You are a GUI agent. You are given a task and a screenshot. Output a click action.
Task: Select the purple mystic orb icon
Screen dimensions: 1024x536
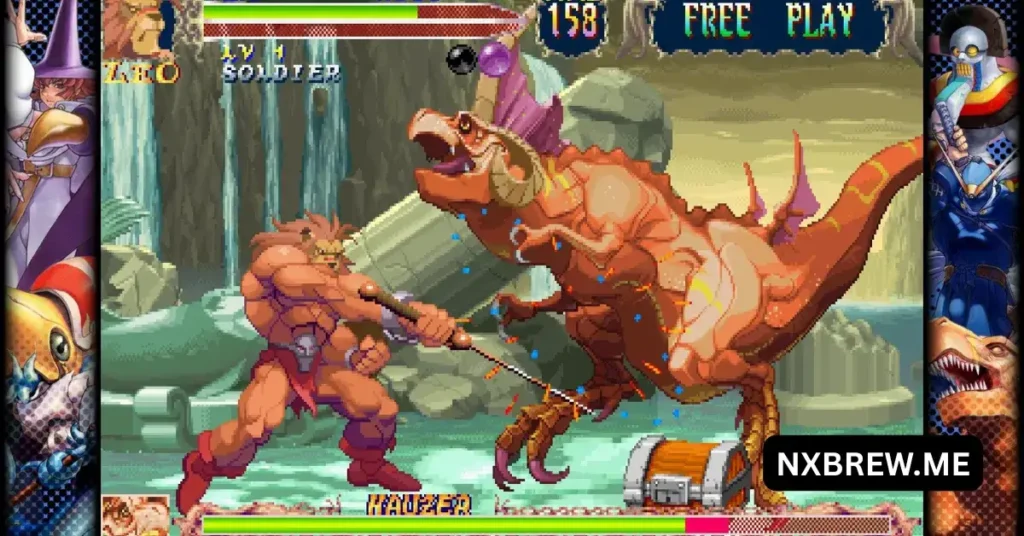click(x=494, y=58)
